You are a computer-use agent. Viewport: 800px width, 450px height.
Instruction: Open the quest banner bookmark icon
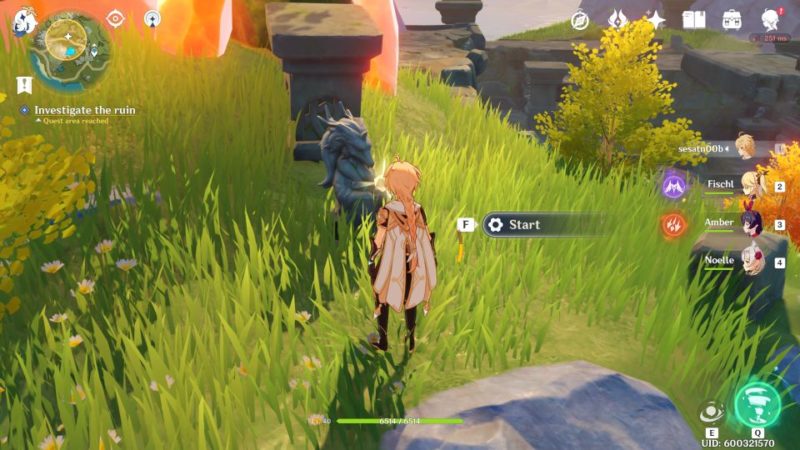(x=23, y=84)
